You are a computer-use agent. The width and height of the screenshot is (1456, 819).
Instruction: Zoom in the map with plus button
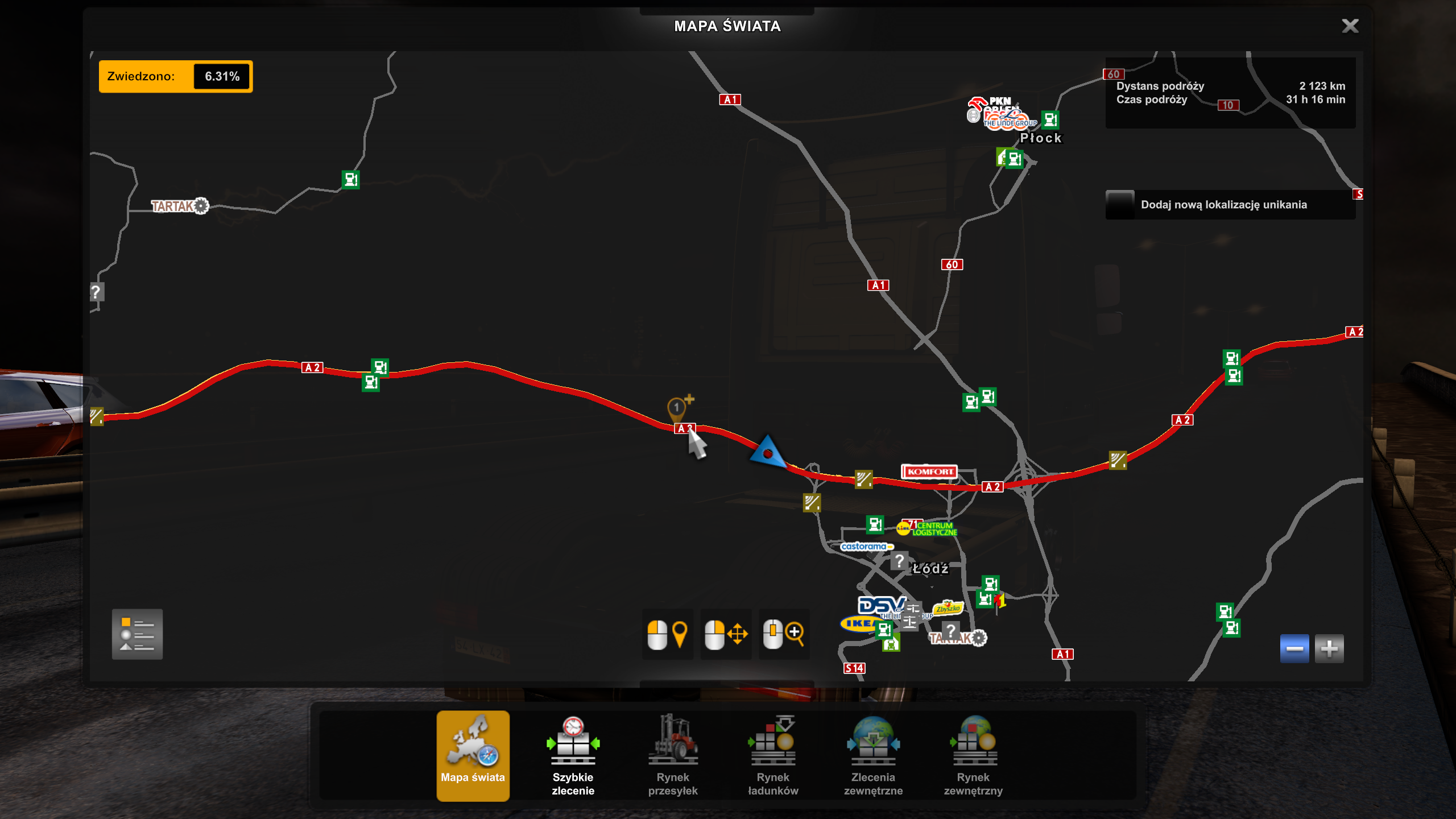1329,648
